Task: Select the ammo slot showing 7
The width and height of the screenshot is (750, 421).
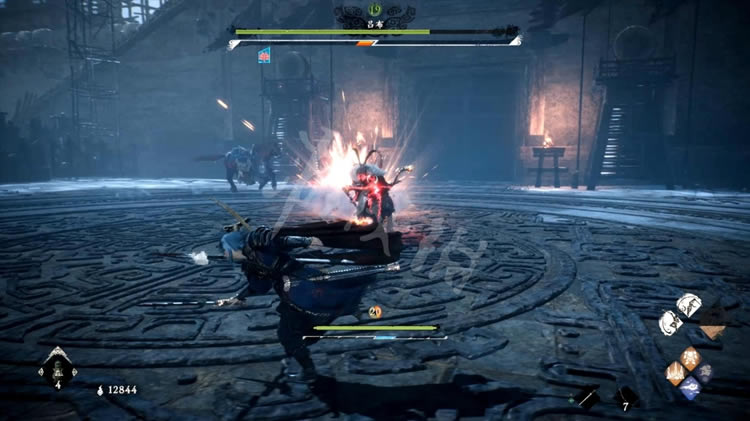Action: click(626, 396)
